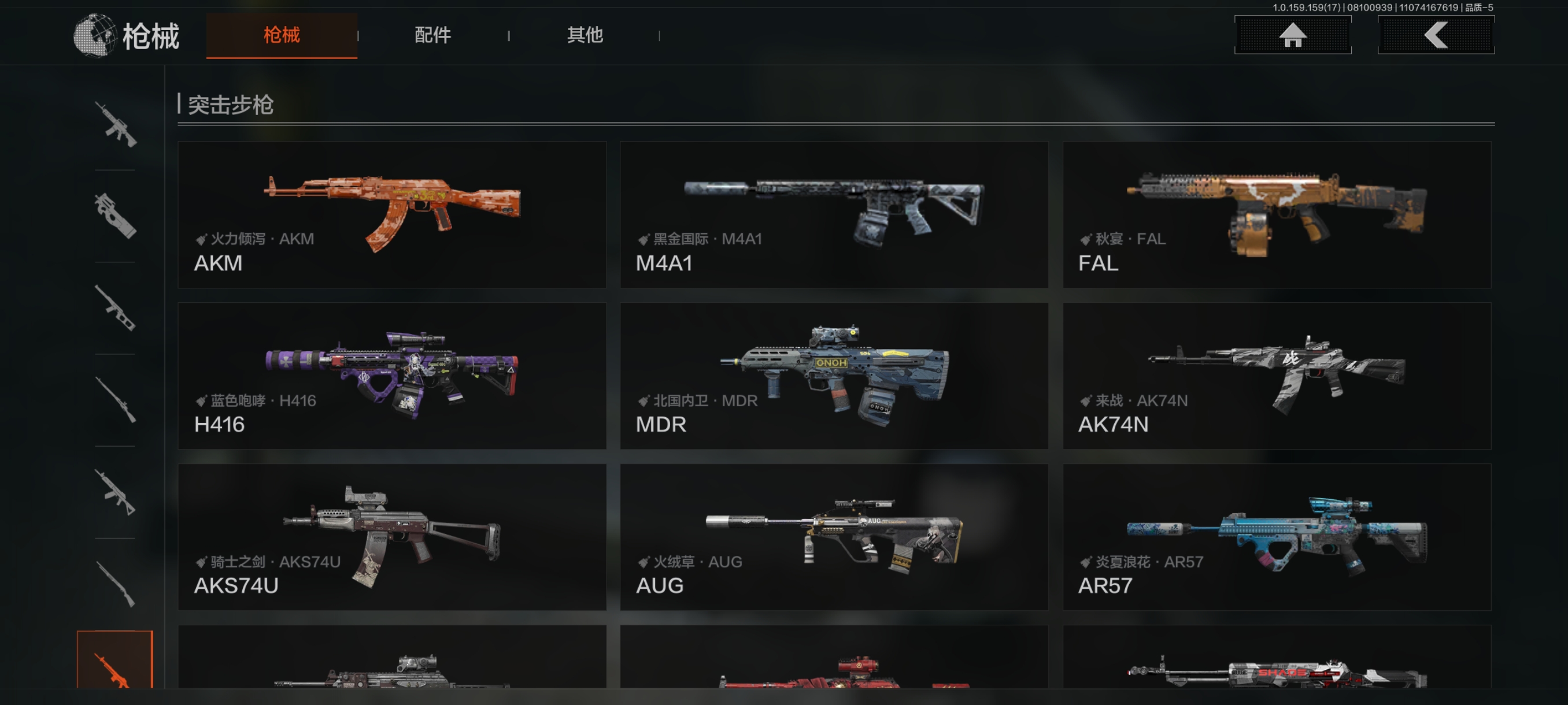Go to the home screen
This screenshot has width=1568, height=705.
tap(1292, 35)
